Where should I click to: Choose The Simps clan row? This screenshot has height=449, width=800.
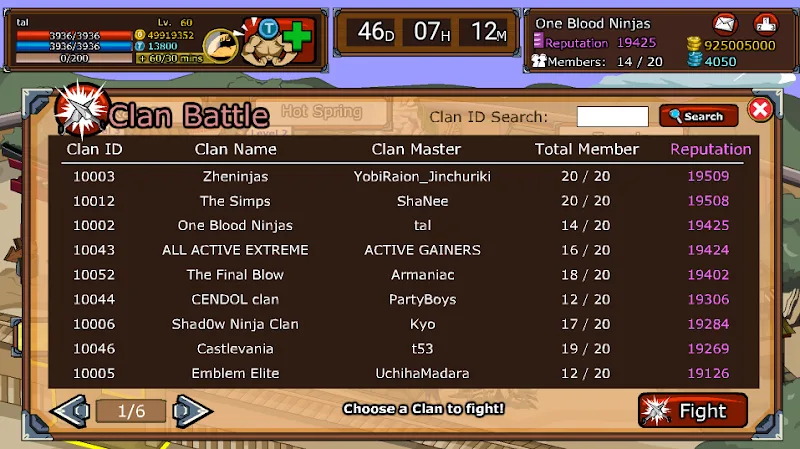point(400,201)
